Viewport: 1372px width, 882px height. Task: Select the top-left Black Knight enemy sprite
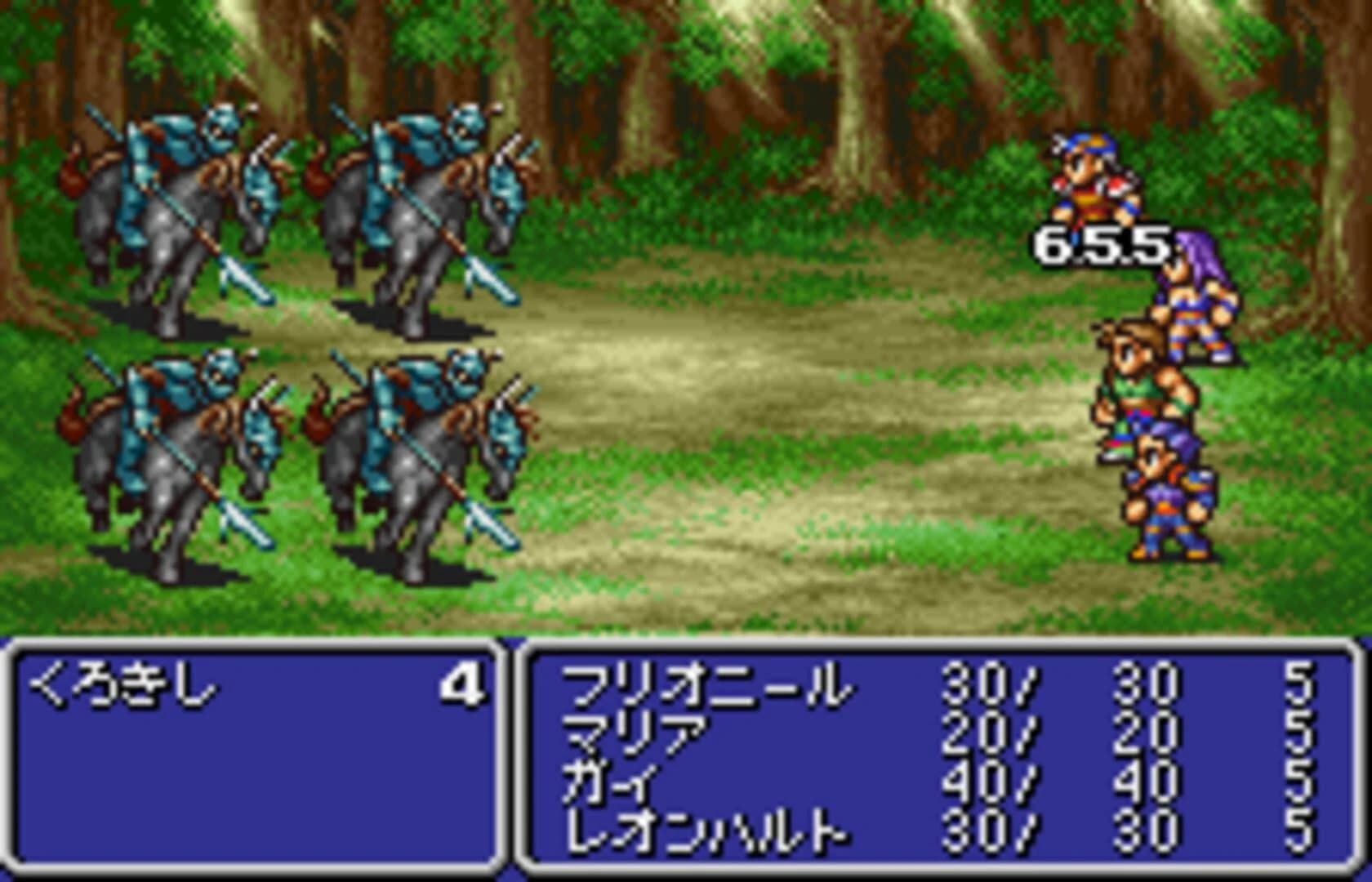188,204
